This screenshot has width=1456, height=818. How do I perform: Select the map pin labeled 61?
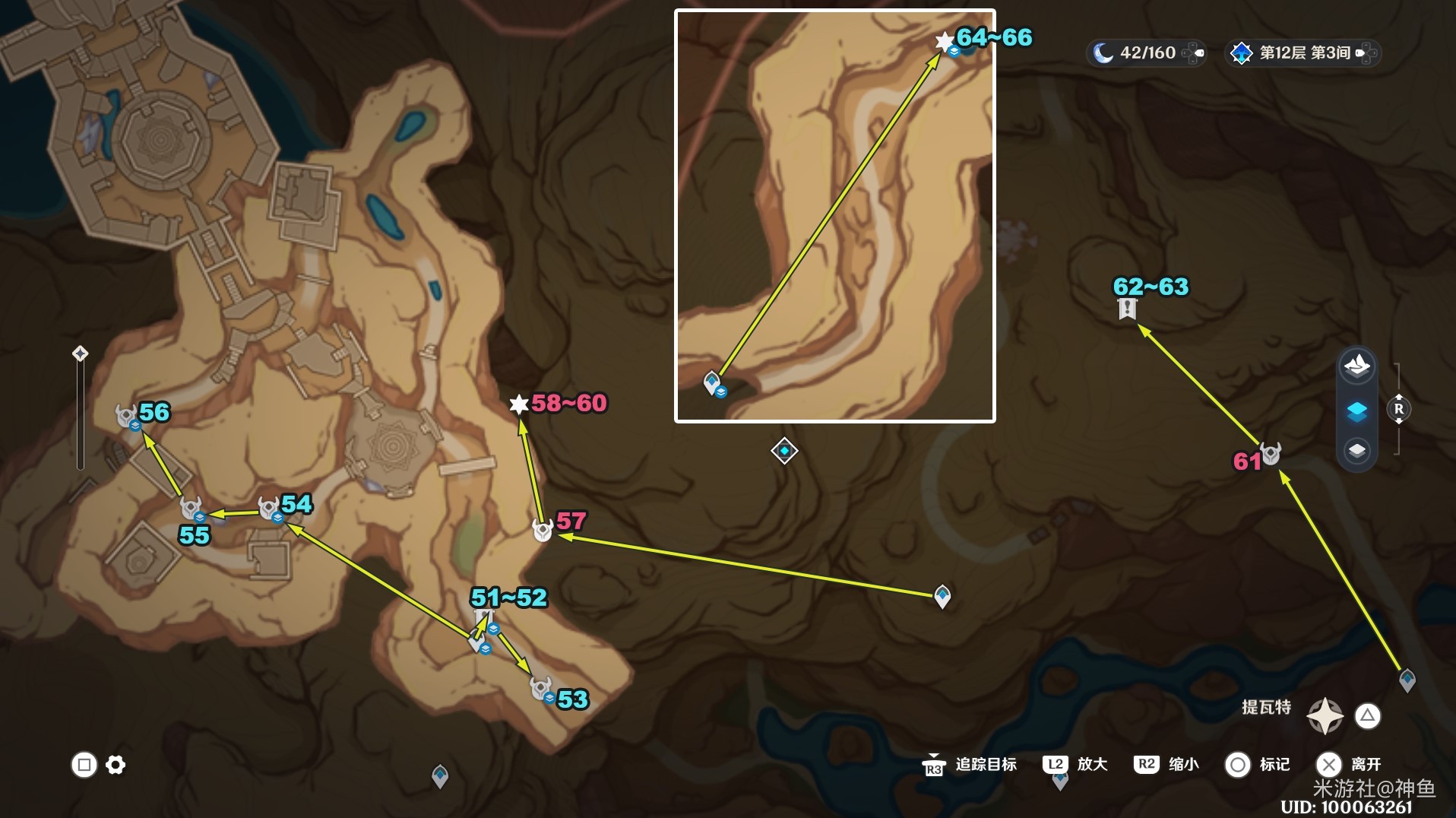[1271, 454]
